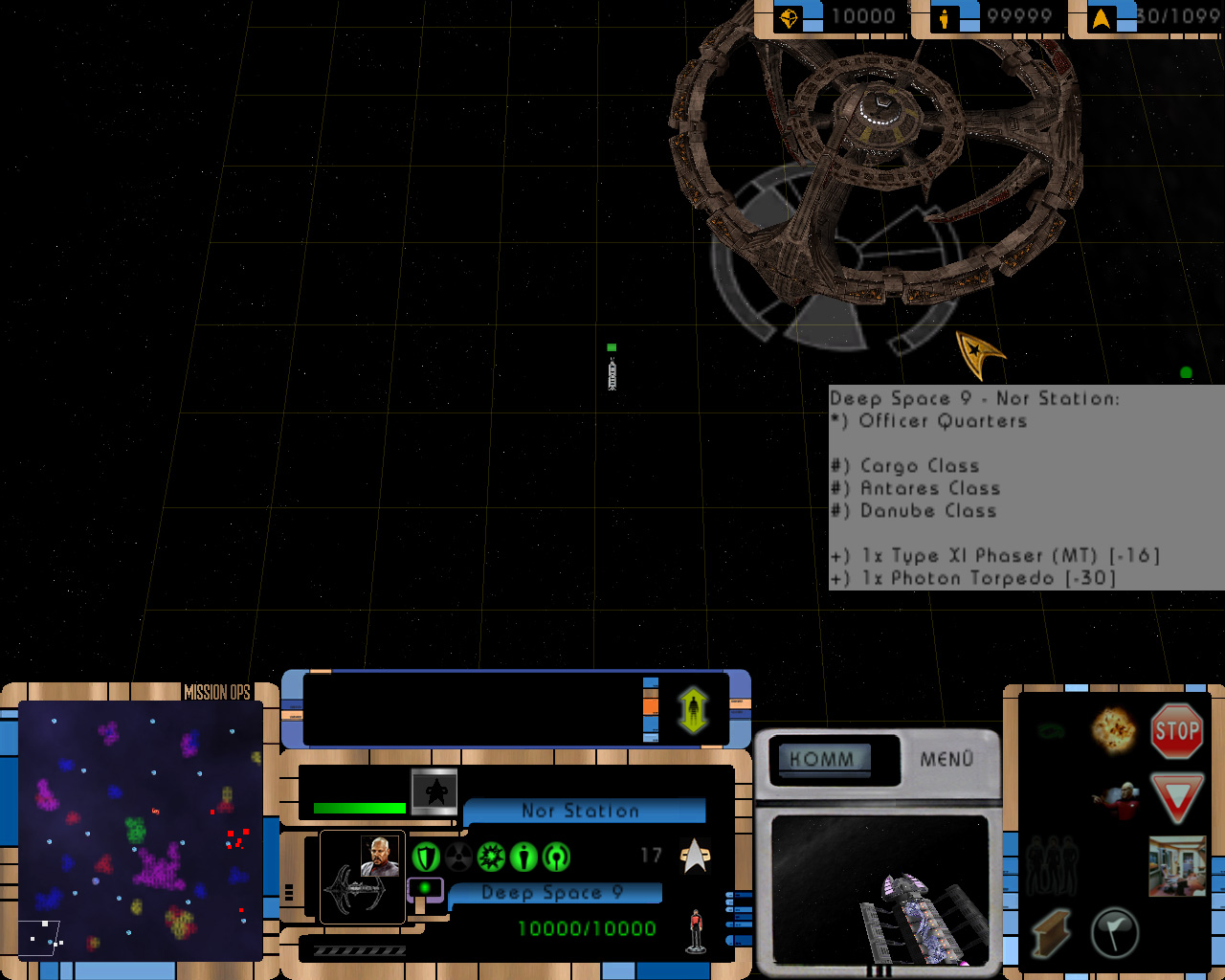The width and height of the screenshot is (1225, 980).
Task: Select the green shield subsystem icon
Action: tap(426, 857)
